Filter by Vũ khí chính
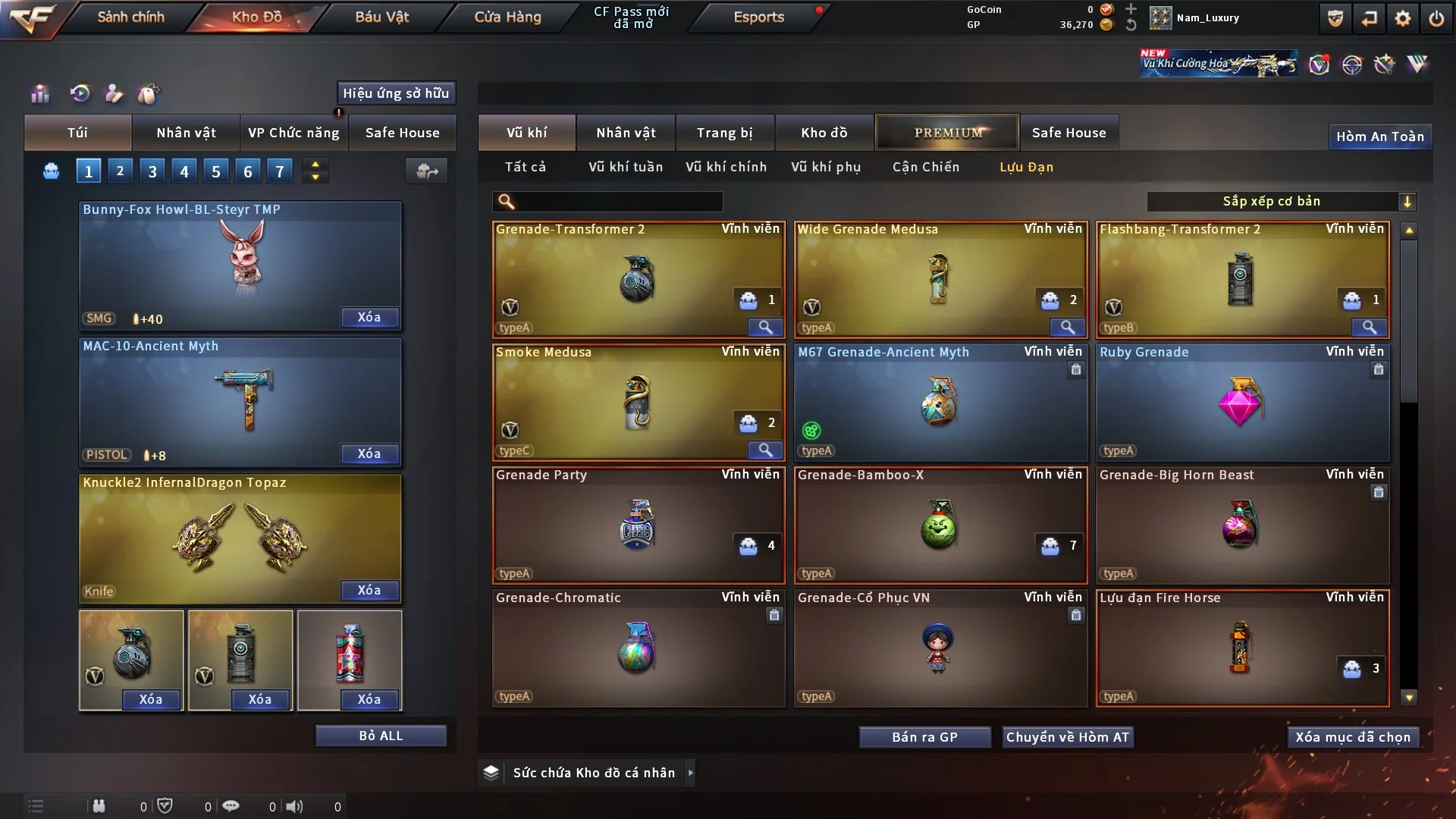The width and height of the screenshot is (1456, 819). 726,167
